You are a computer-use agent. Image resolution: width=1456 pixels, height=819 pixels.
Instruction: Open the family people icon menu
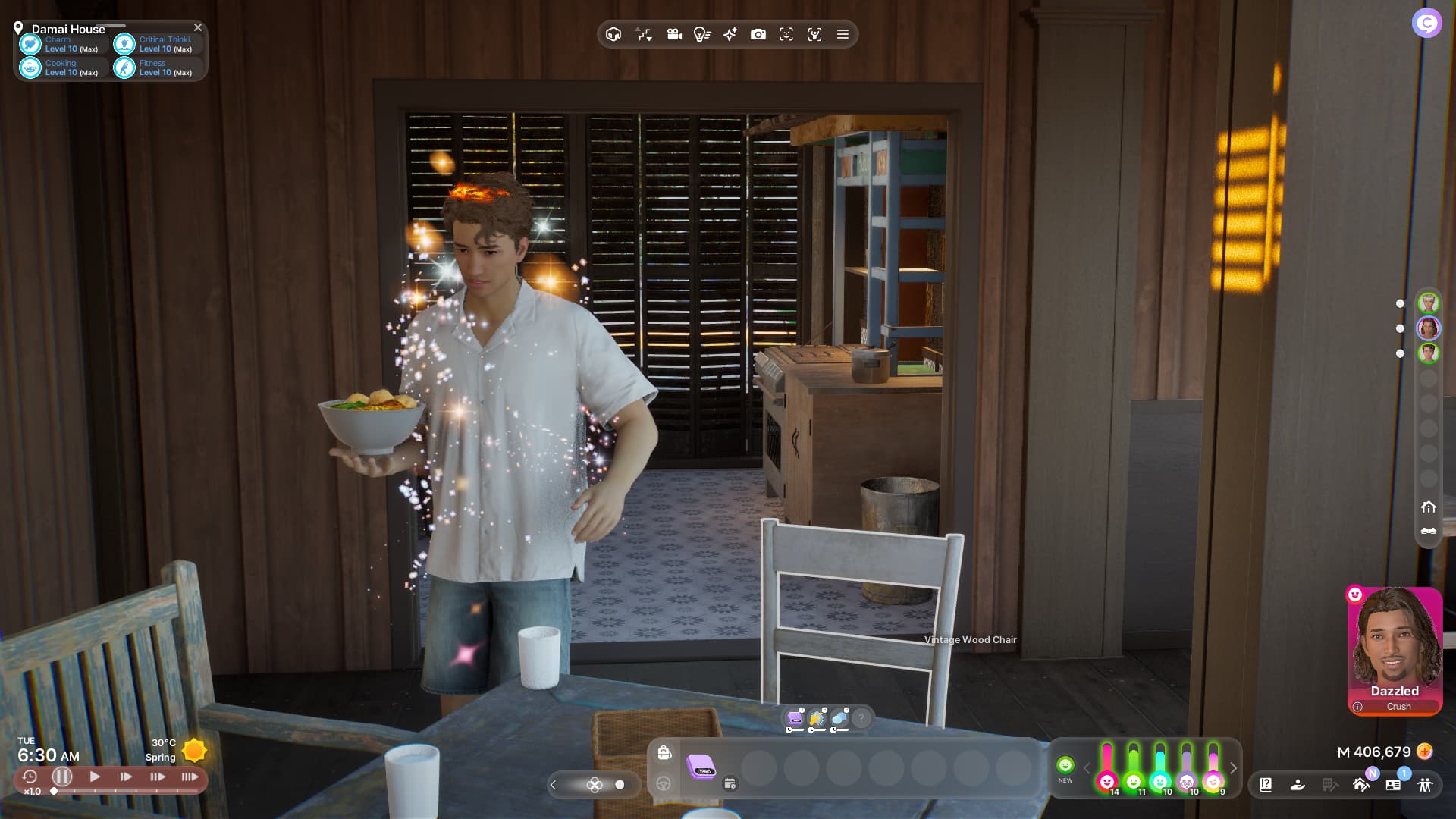click(1425, 785)
